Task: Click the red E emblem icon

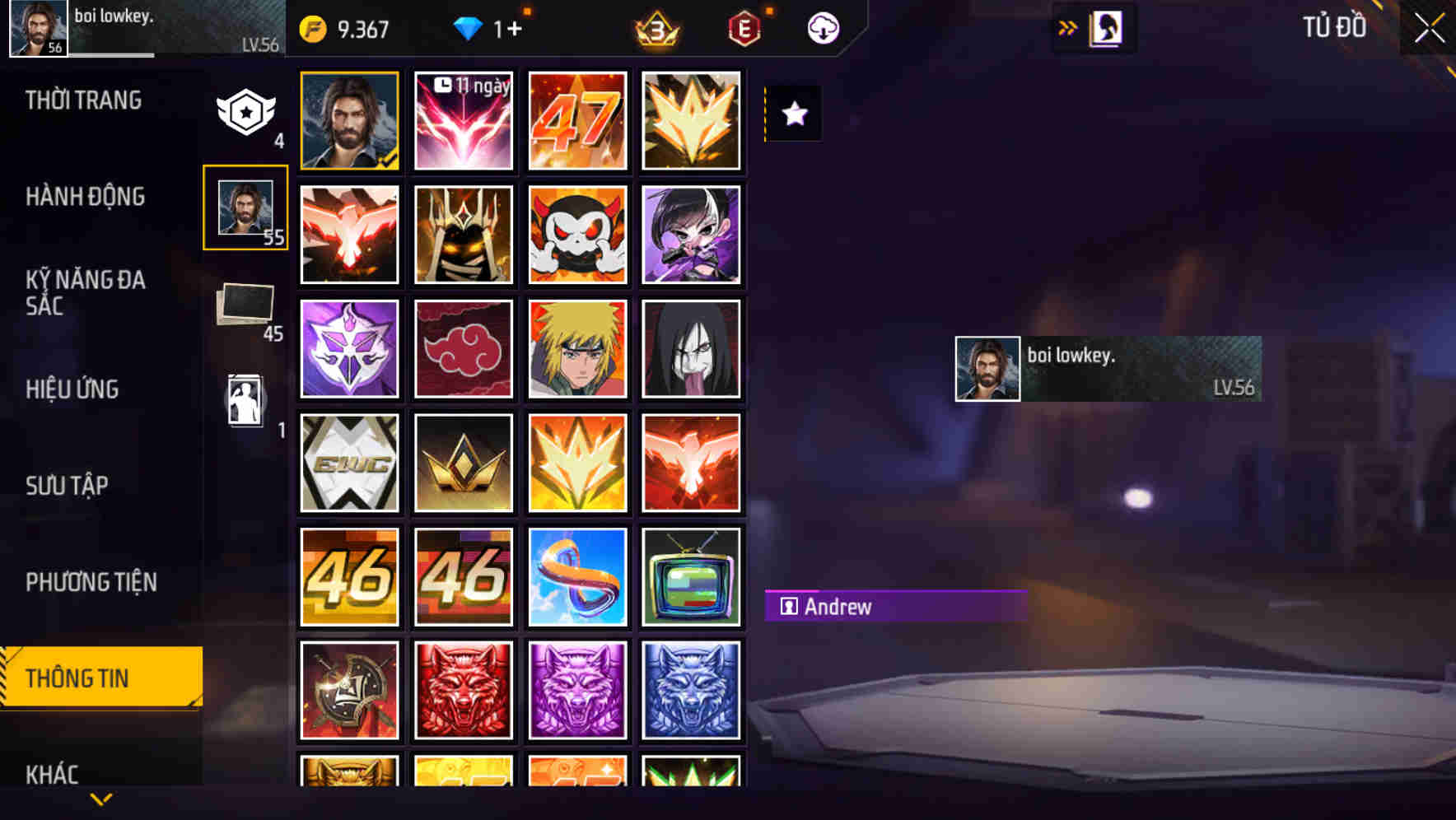Action: [744, 27]
